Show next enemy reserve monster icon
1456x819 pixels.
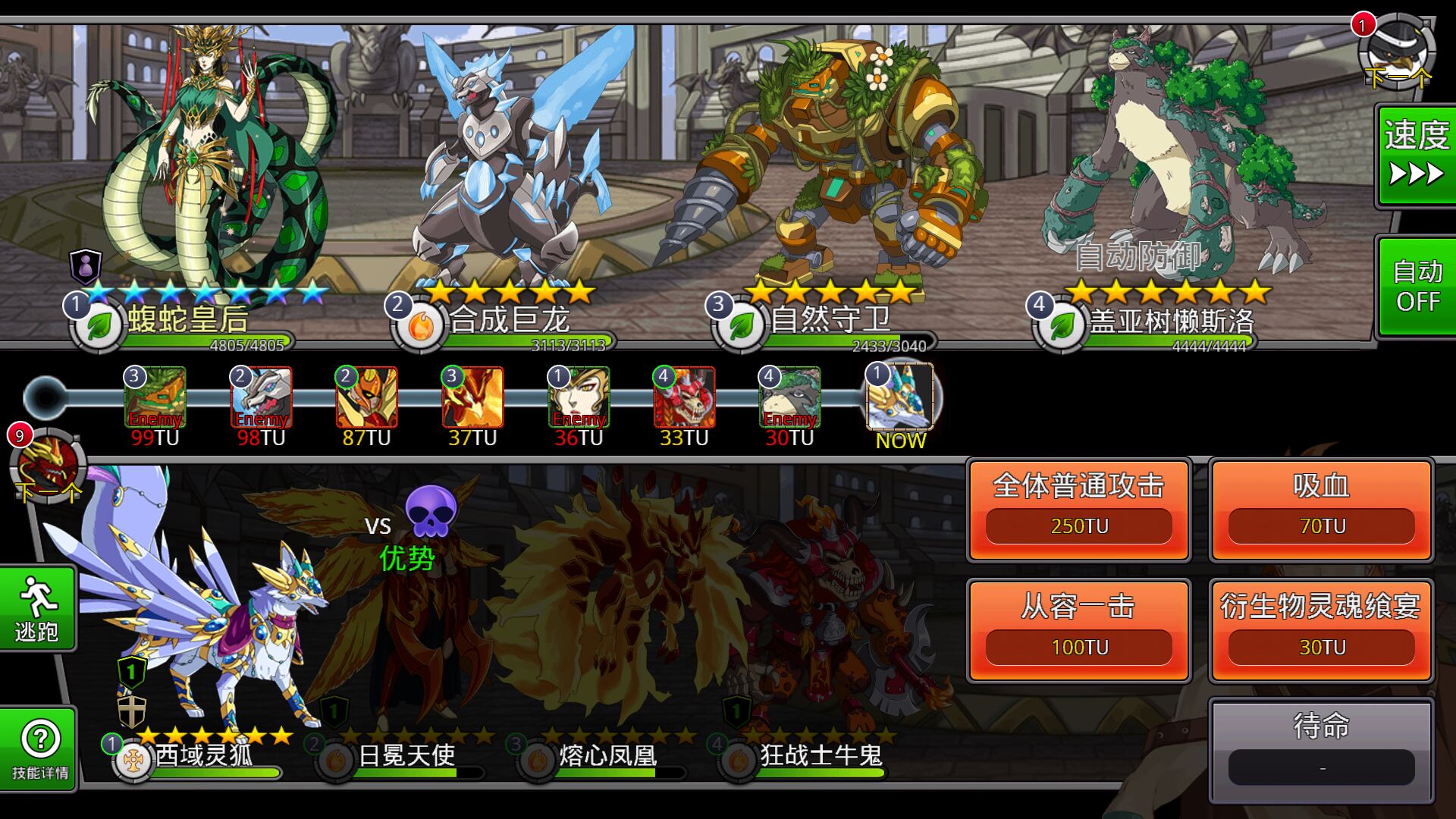pos(1397,52)
